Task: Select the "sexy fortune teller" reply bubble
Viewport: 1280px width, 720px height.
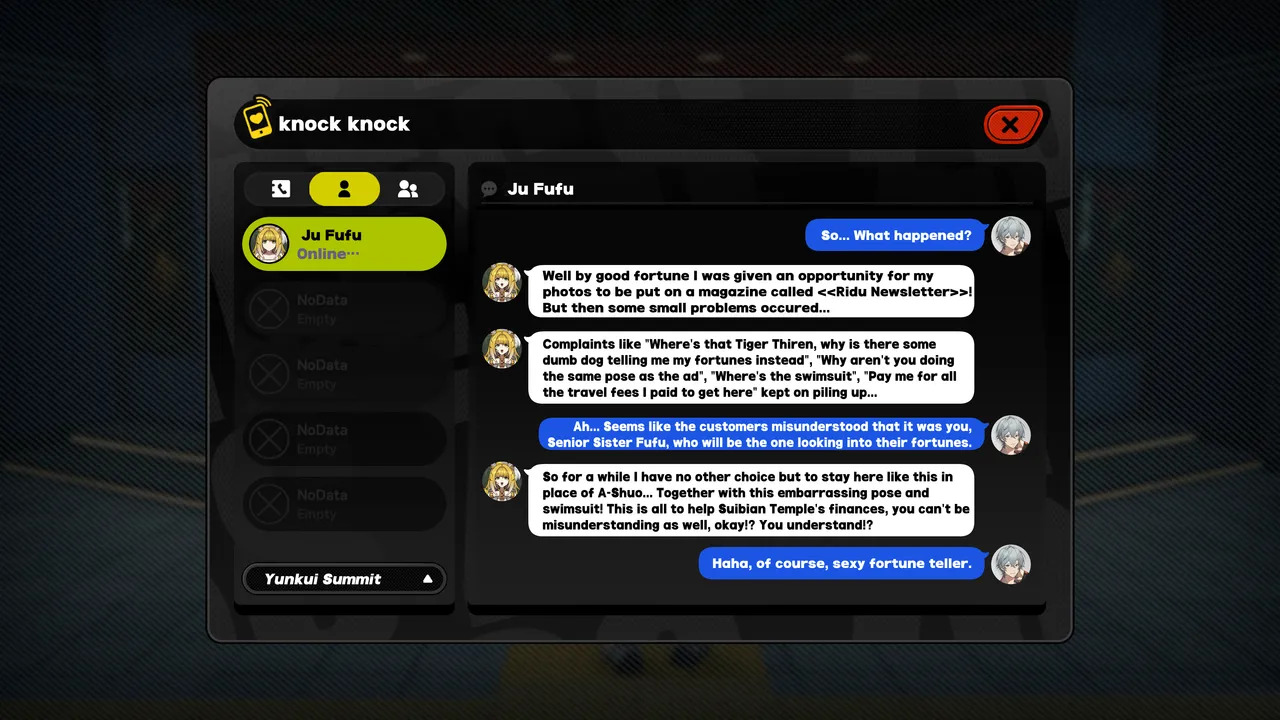Action: 841,563
